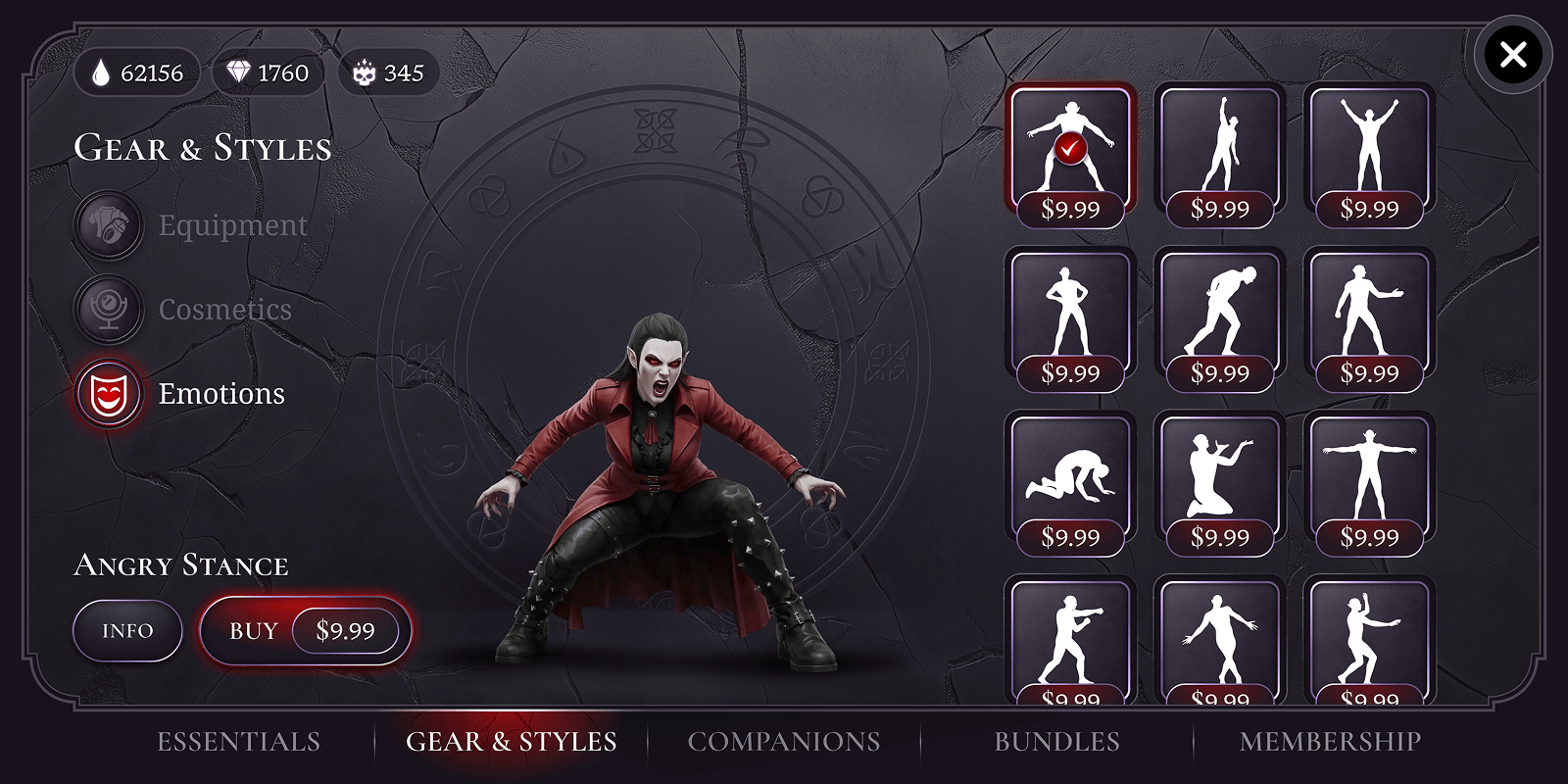
Task: Switch to the Gear & Styles tab
Action: (x=511, y=742)
